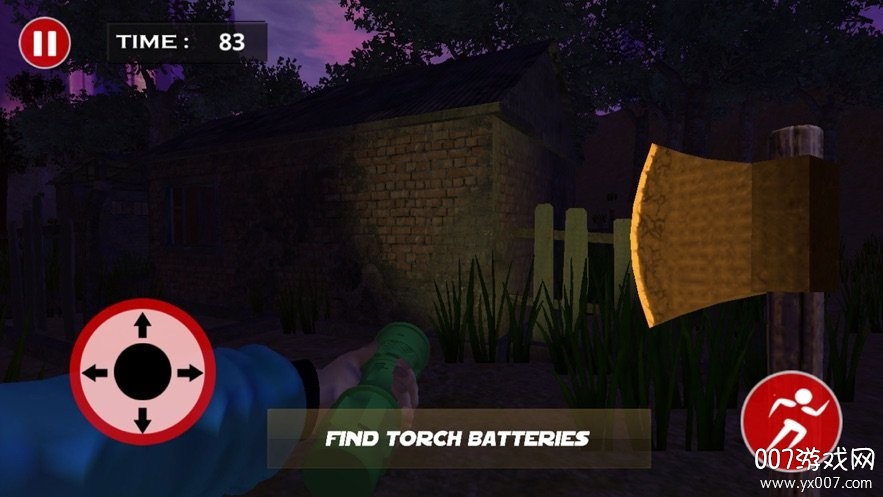The width and height of the screenshot is (883, 497).
Task: Tap the right arrow on the movement pad
Action: pos(189,373)
